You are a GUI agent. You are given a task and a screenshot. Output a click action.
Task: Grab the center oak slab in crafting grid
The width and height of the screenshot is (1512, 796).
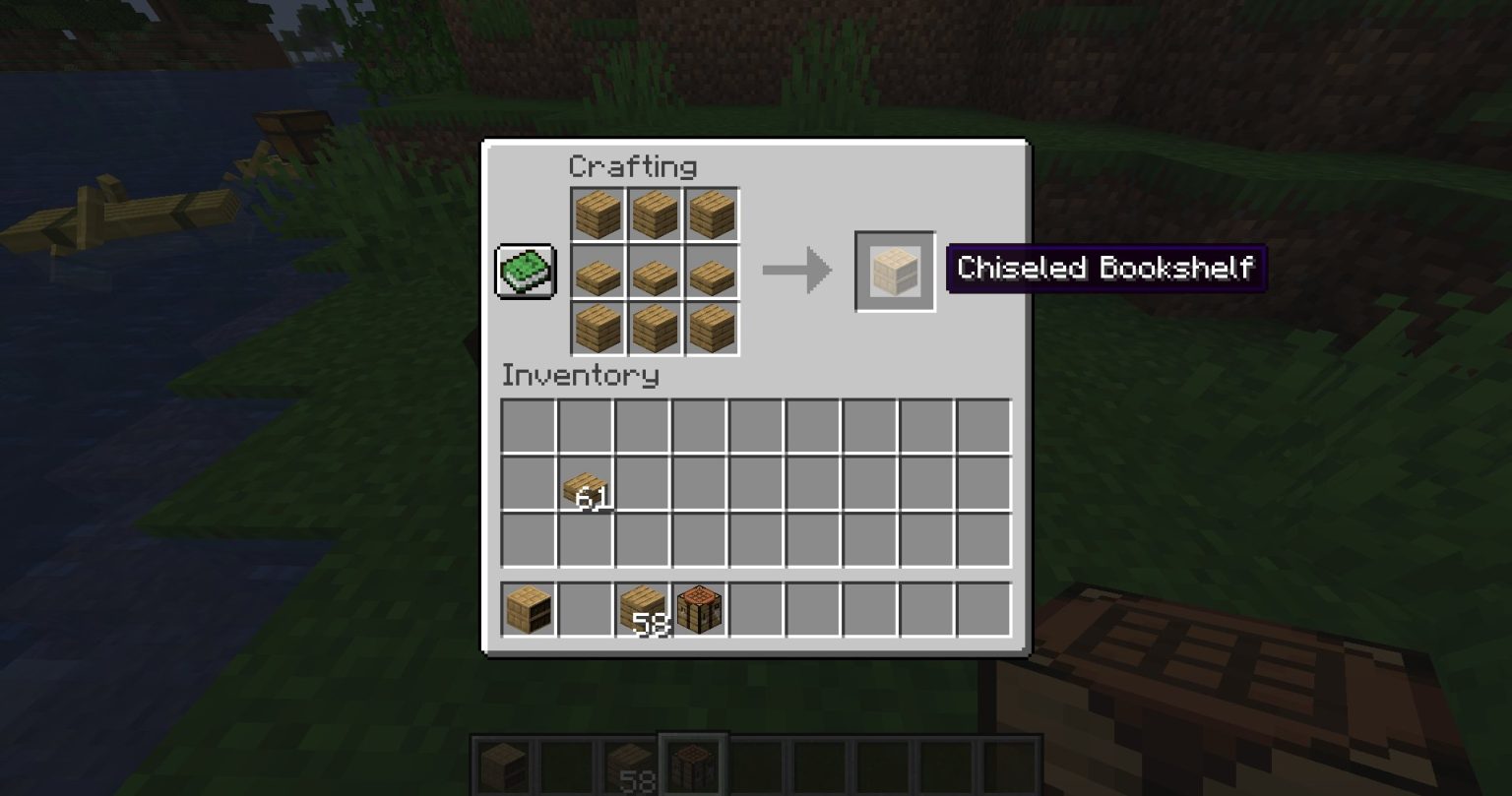tap(656, 271)
